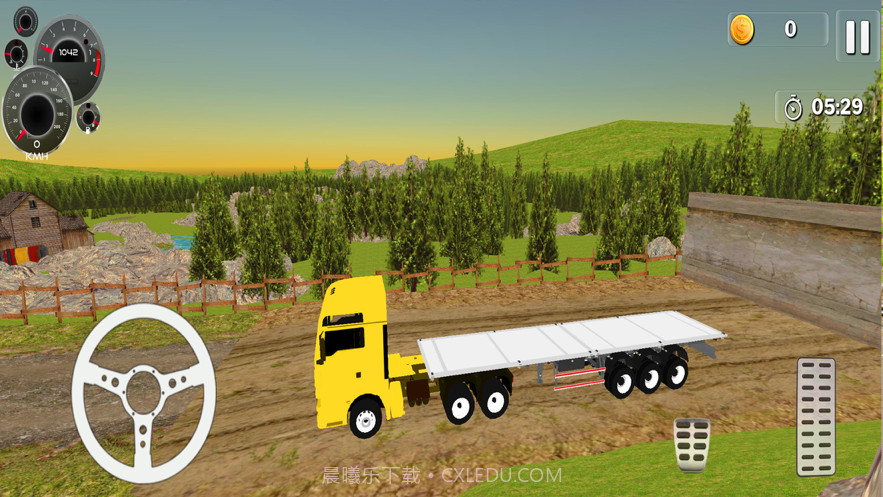Step on the tall accelerator pedal
883x497 pixels.
click(x=816, y=416)
